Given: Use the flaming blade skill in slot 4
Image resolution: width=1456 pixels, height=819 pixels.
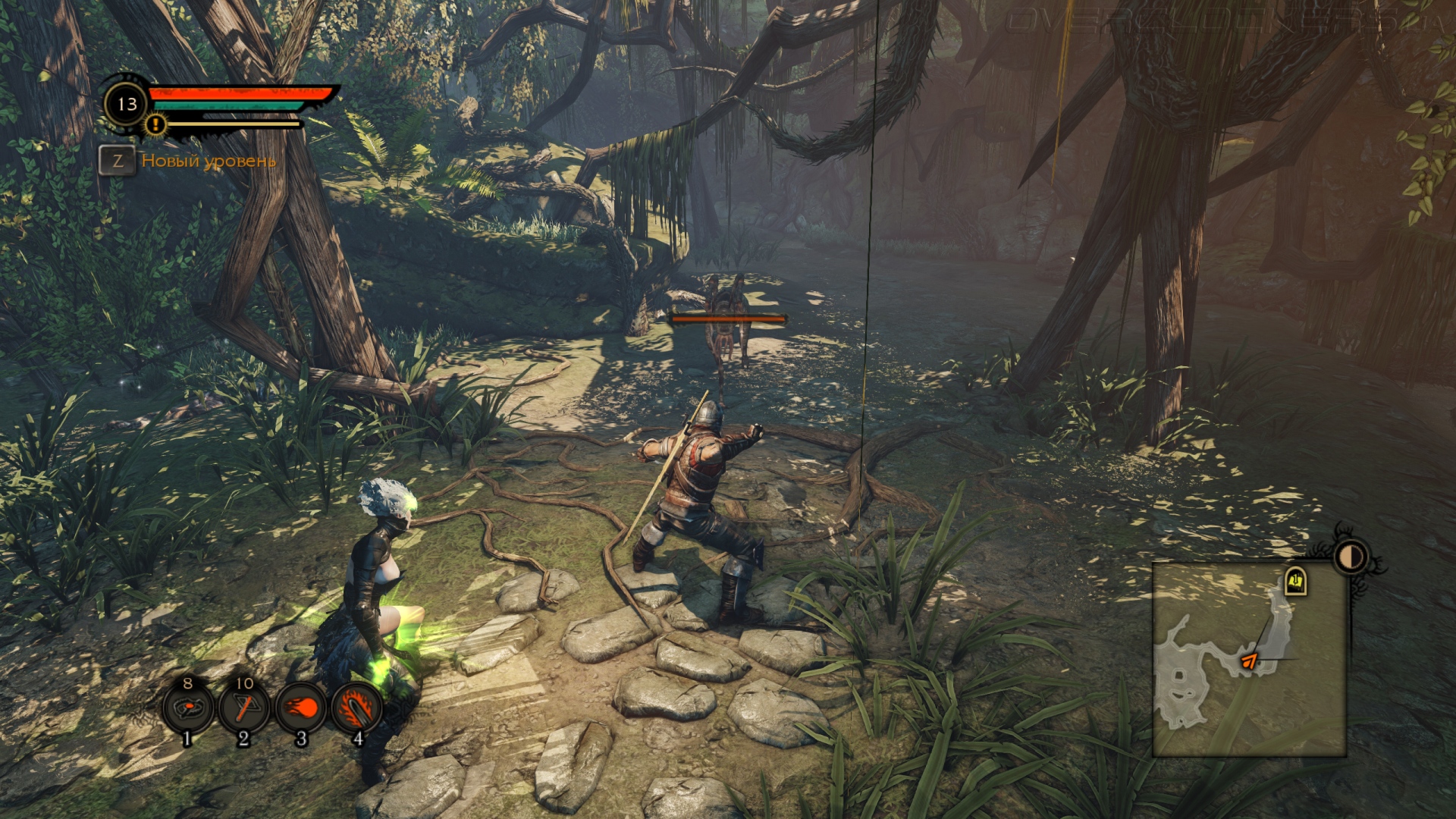Looking at the screenshot, I should click(x=356, y=708).
